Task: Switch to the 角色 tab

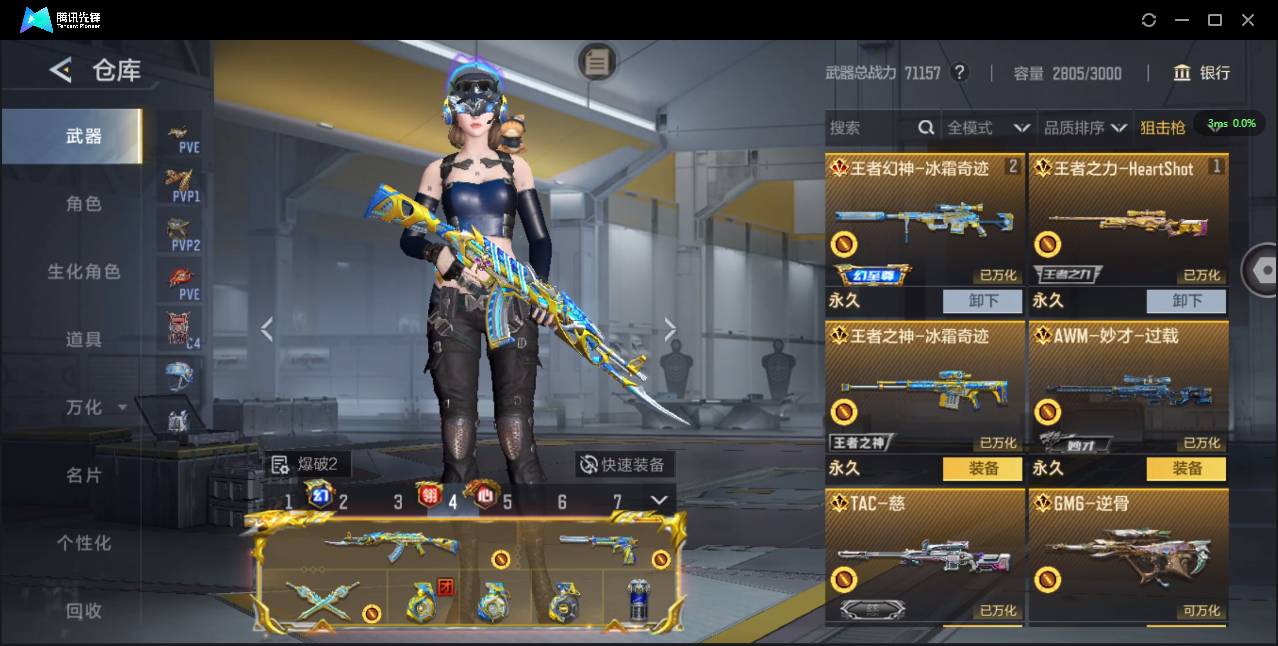Action: [84, 204]
